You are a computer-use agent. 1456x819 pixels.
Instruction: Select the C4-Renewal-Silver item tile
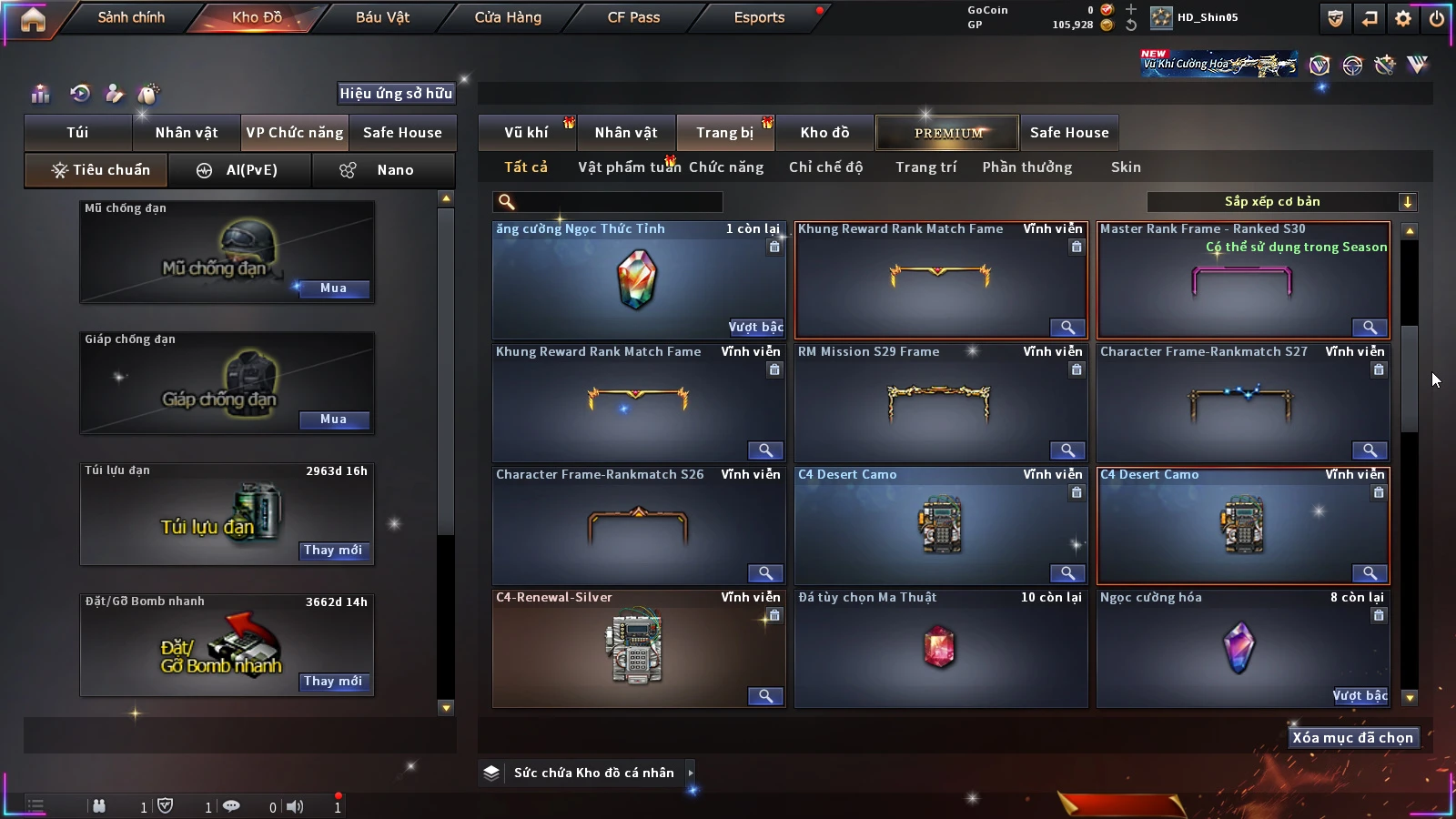[638, 649]
